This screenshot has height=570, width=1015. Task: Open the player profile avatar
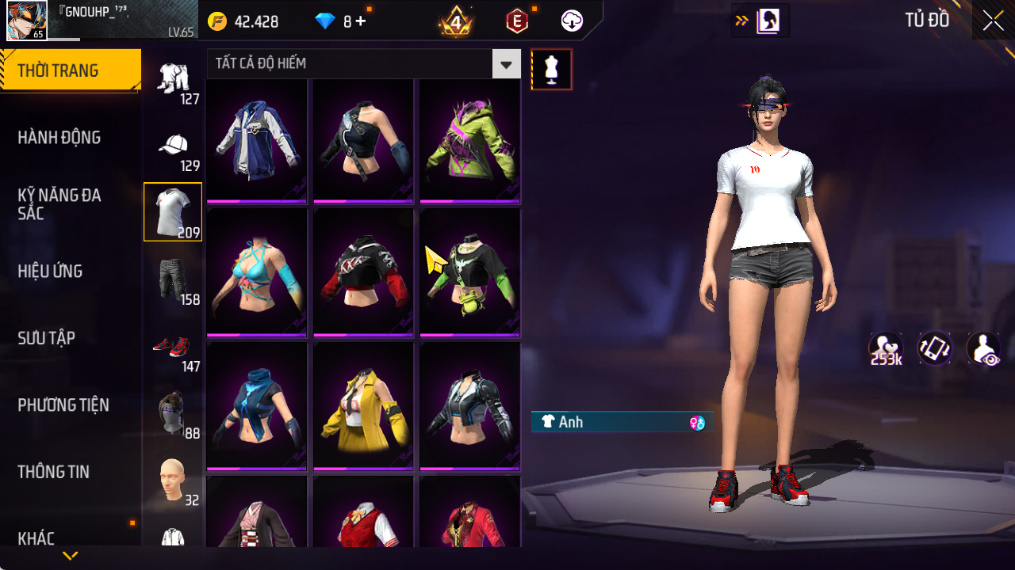click(26, 21)
